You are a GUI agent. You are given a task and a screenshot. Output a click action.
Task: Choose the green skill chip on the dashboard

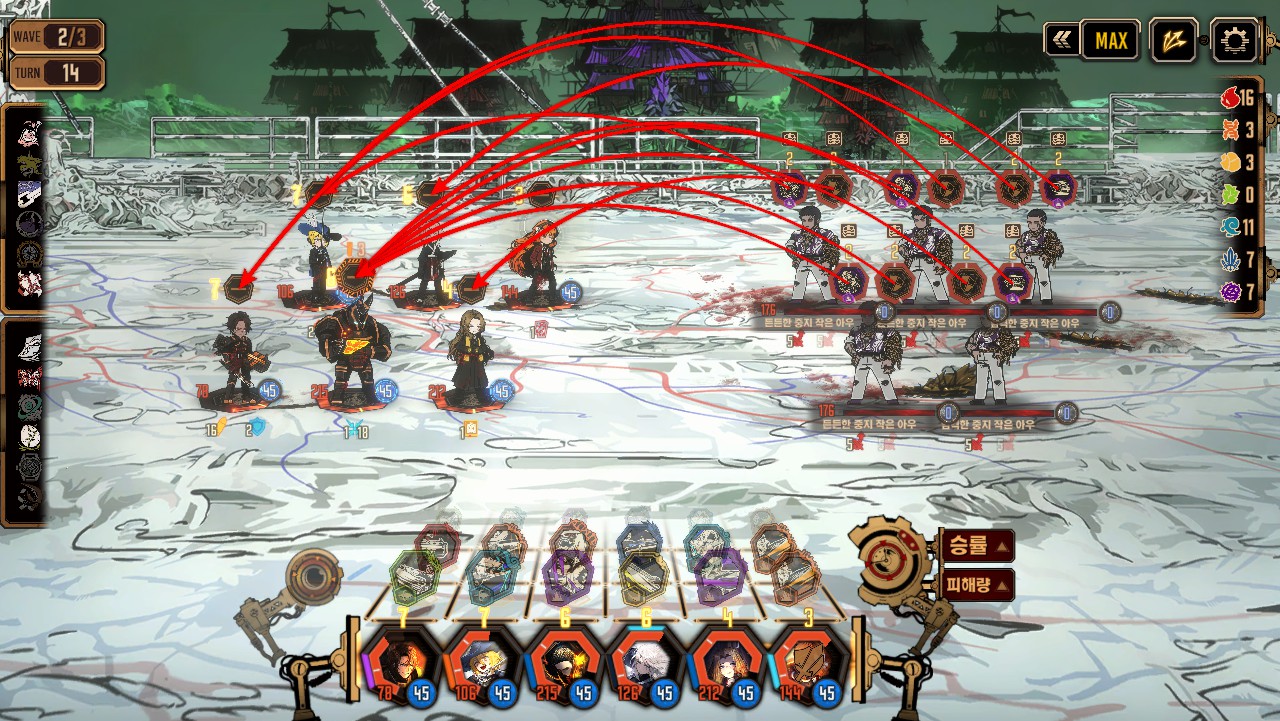[416, 577]
